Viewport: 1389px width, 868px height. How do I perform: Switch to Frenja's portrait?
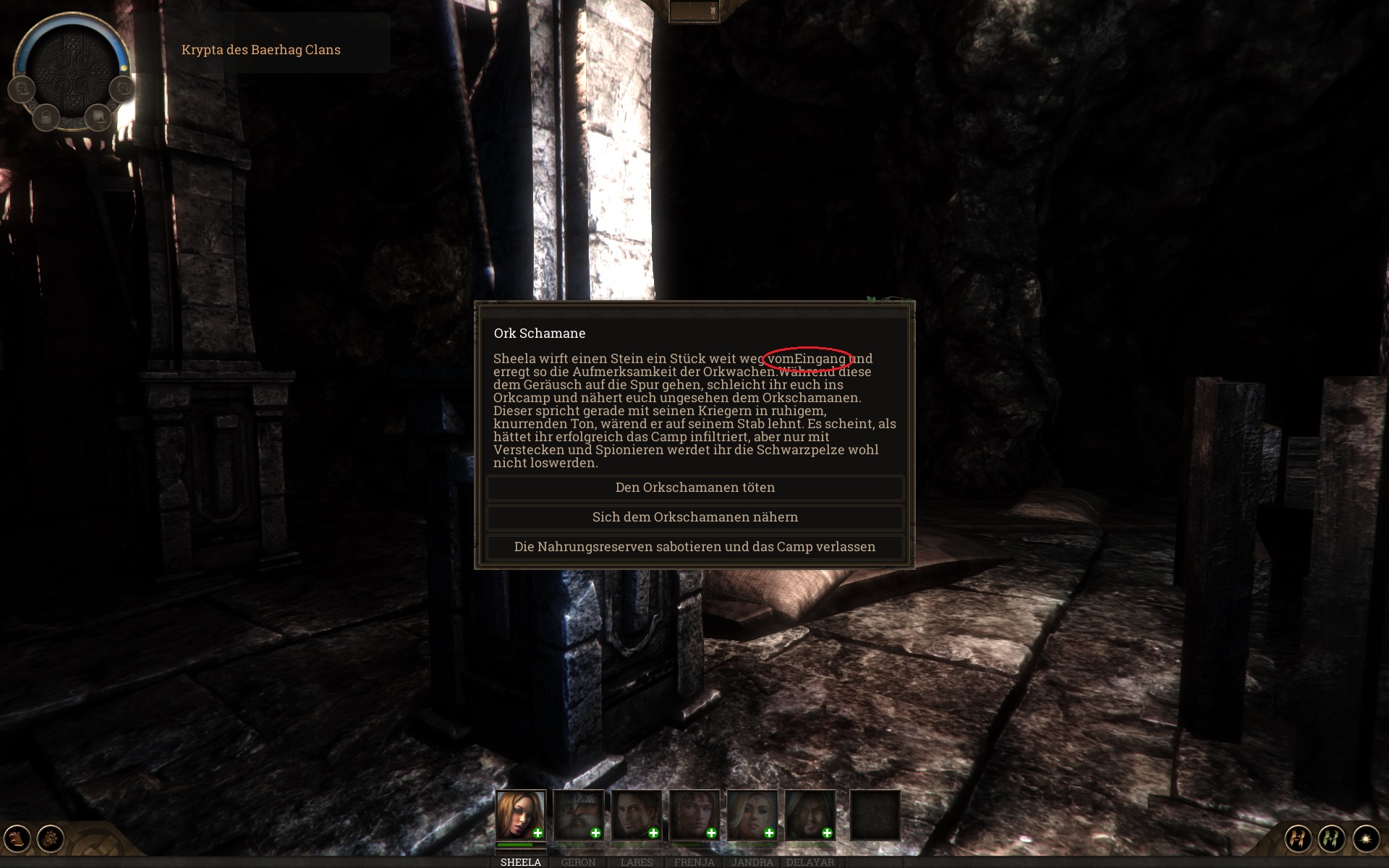tap(694, 814)
